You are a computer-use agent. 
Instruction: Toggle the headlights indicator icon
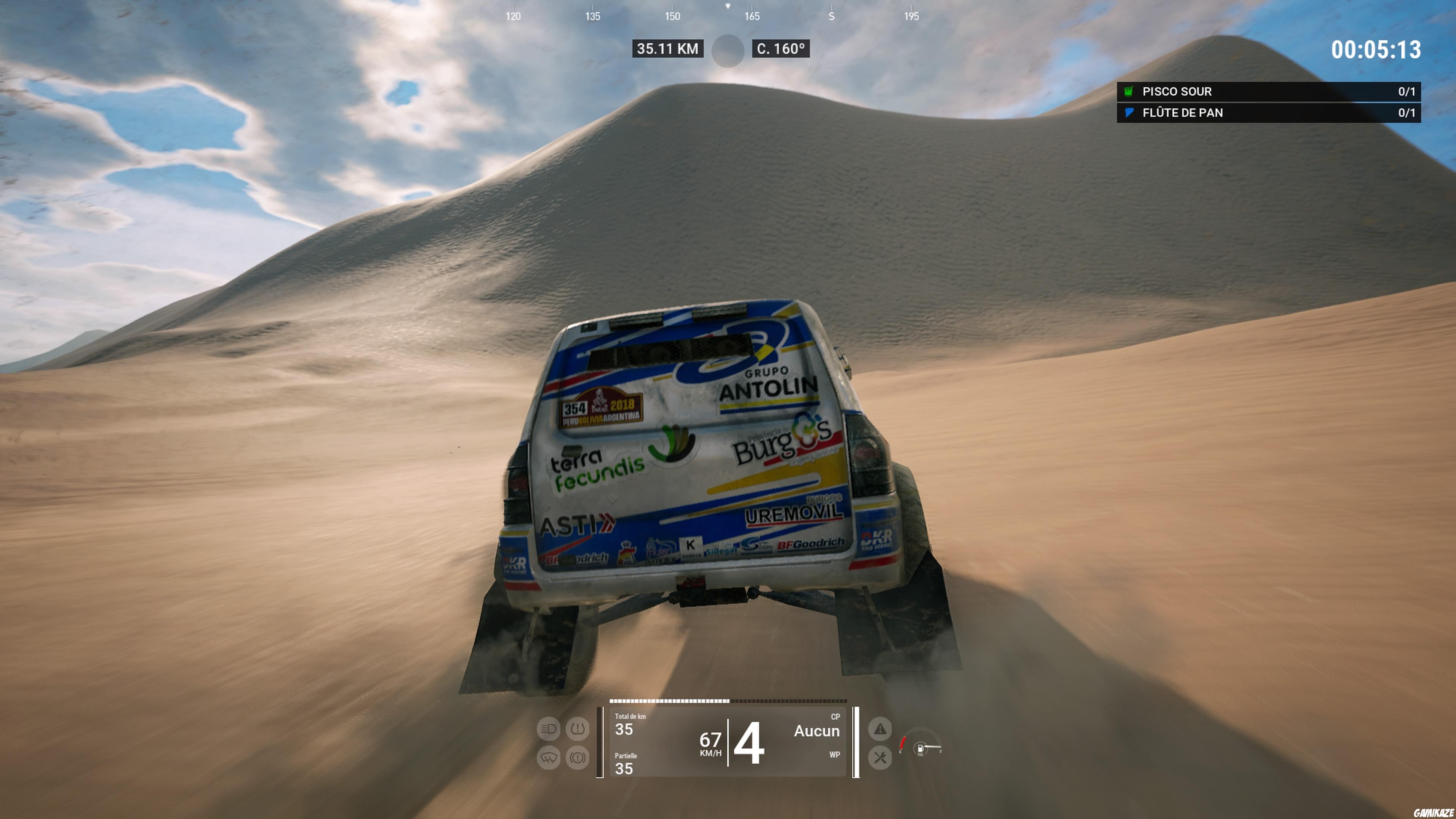[x=549, y=729]
